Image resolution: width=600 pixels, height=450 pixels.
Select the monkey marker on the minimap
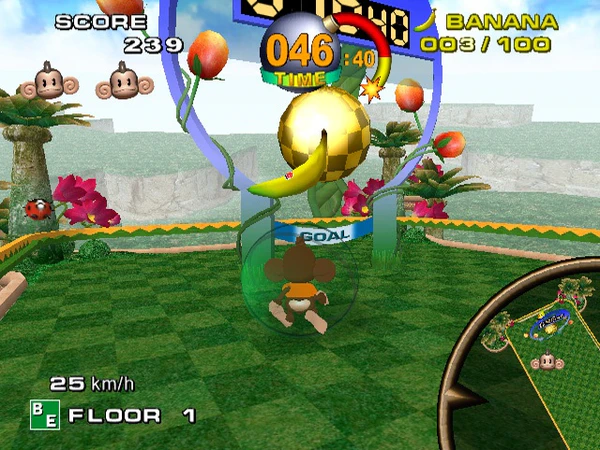pos(545,362)
